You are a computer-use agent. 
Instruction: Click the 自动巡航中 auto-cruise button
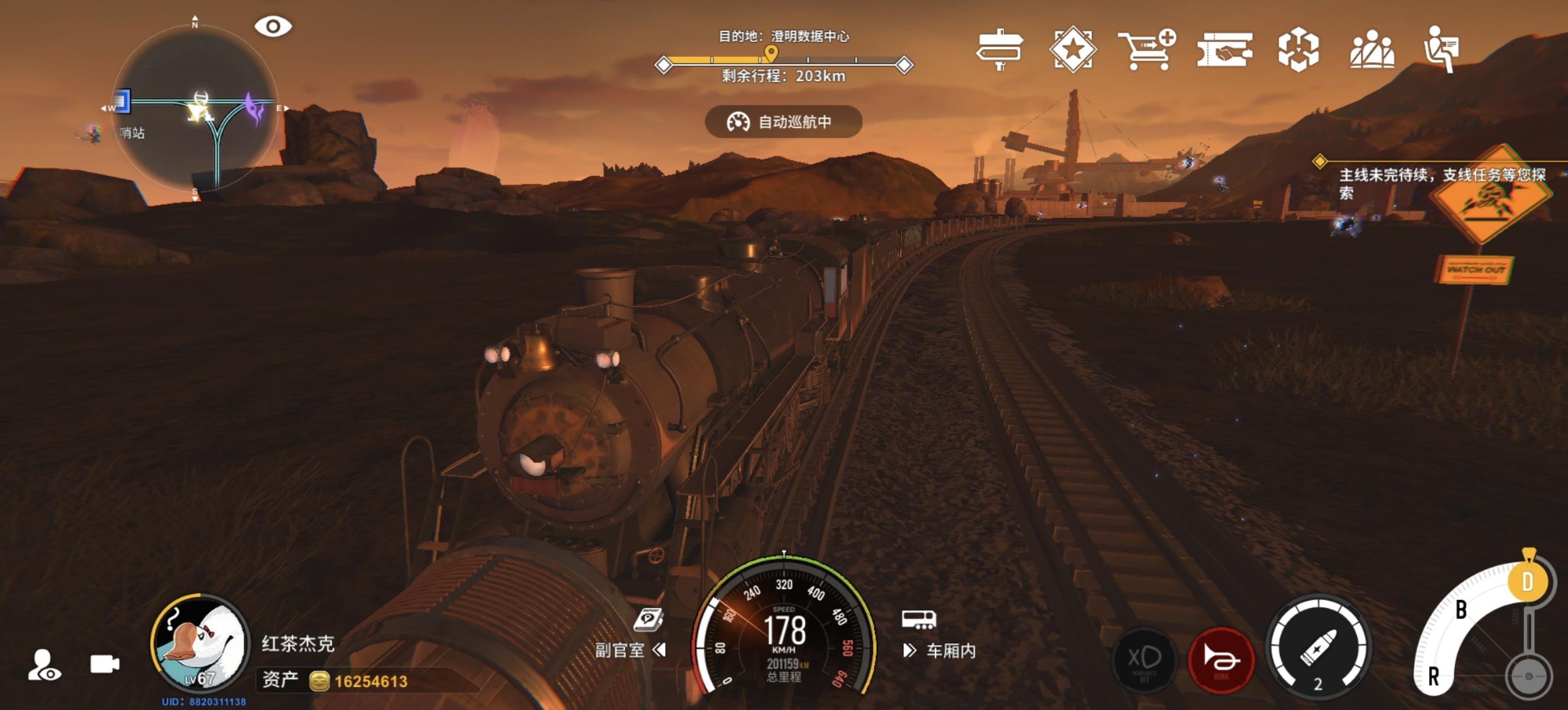pos(783,122)
